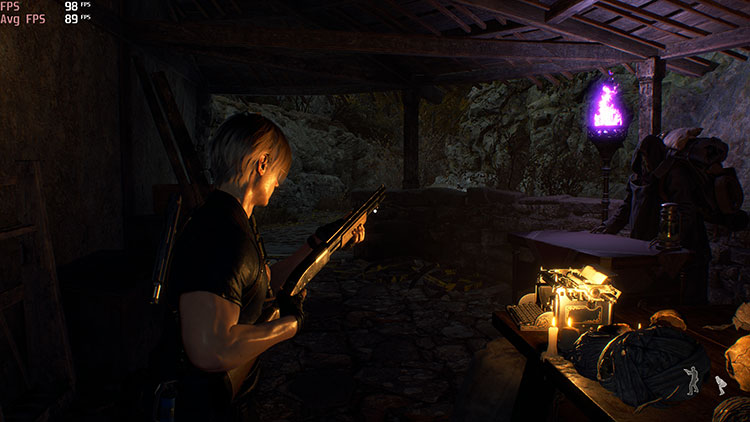
Task: Select the crouching stance icon
Action: click(x=719, y=385)
